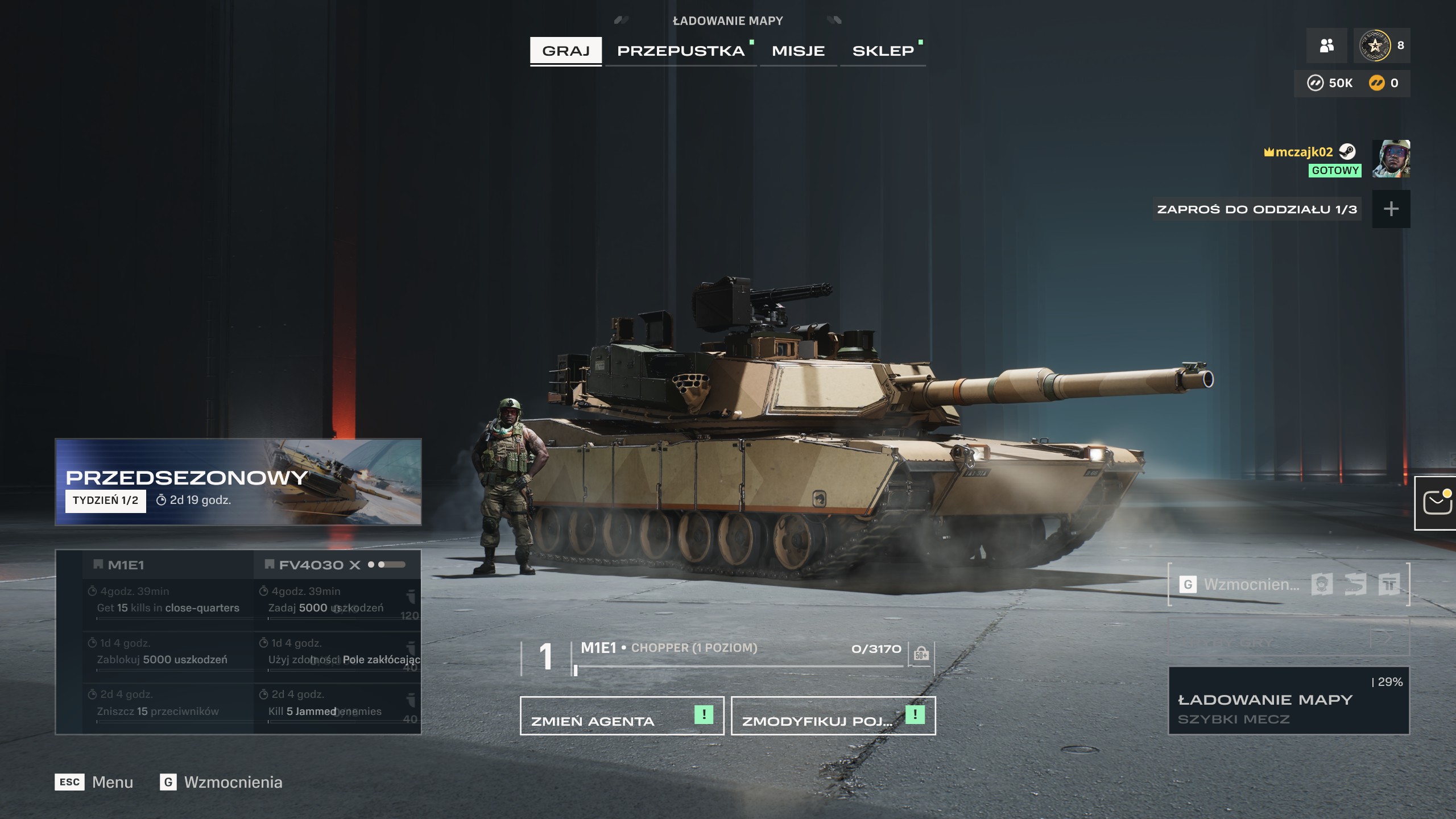Open the player rank star badge

pos(1375,45)
